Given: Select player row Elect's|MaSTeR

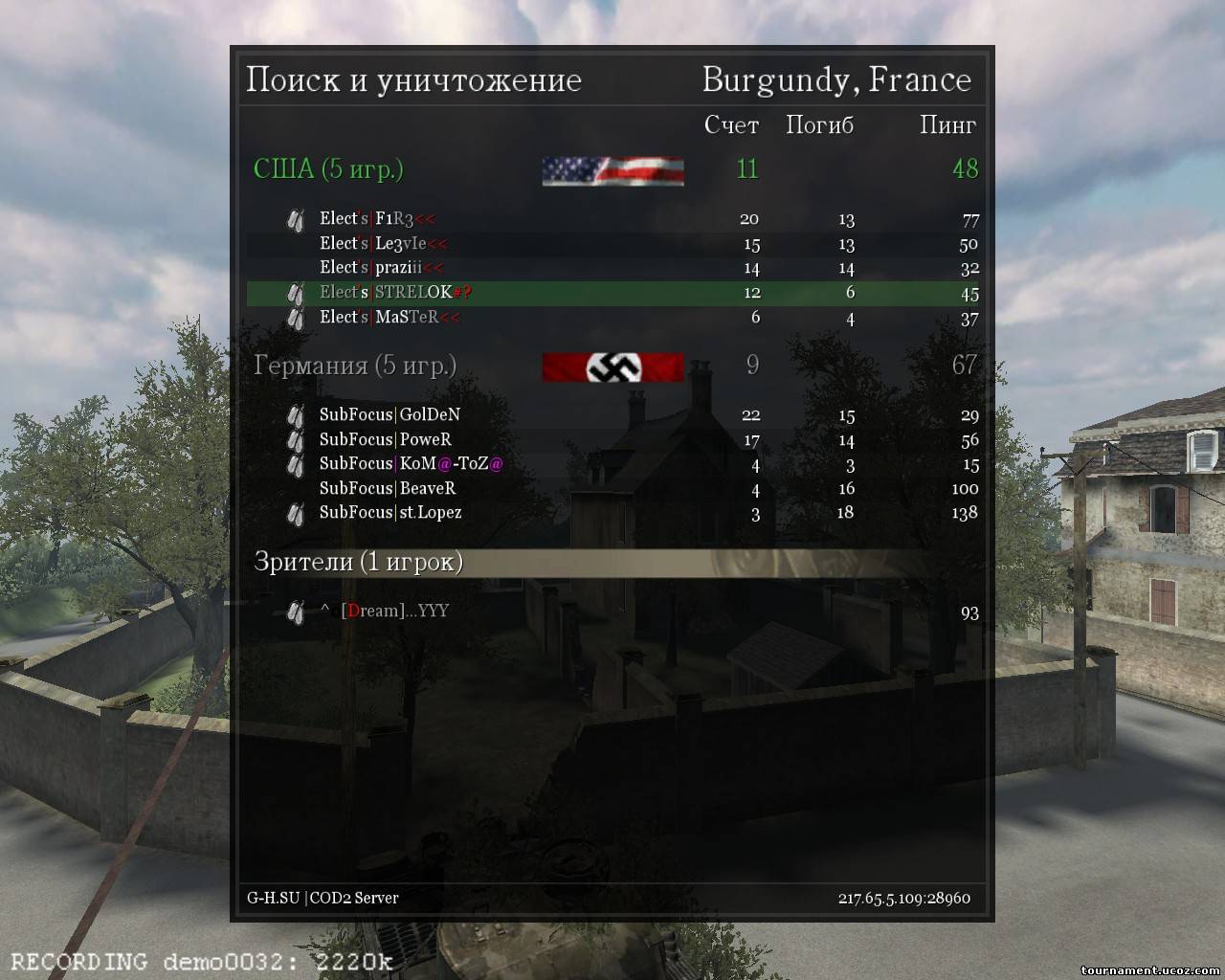Looking at the screenshot, I should [612, 318].
